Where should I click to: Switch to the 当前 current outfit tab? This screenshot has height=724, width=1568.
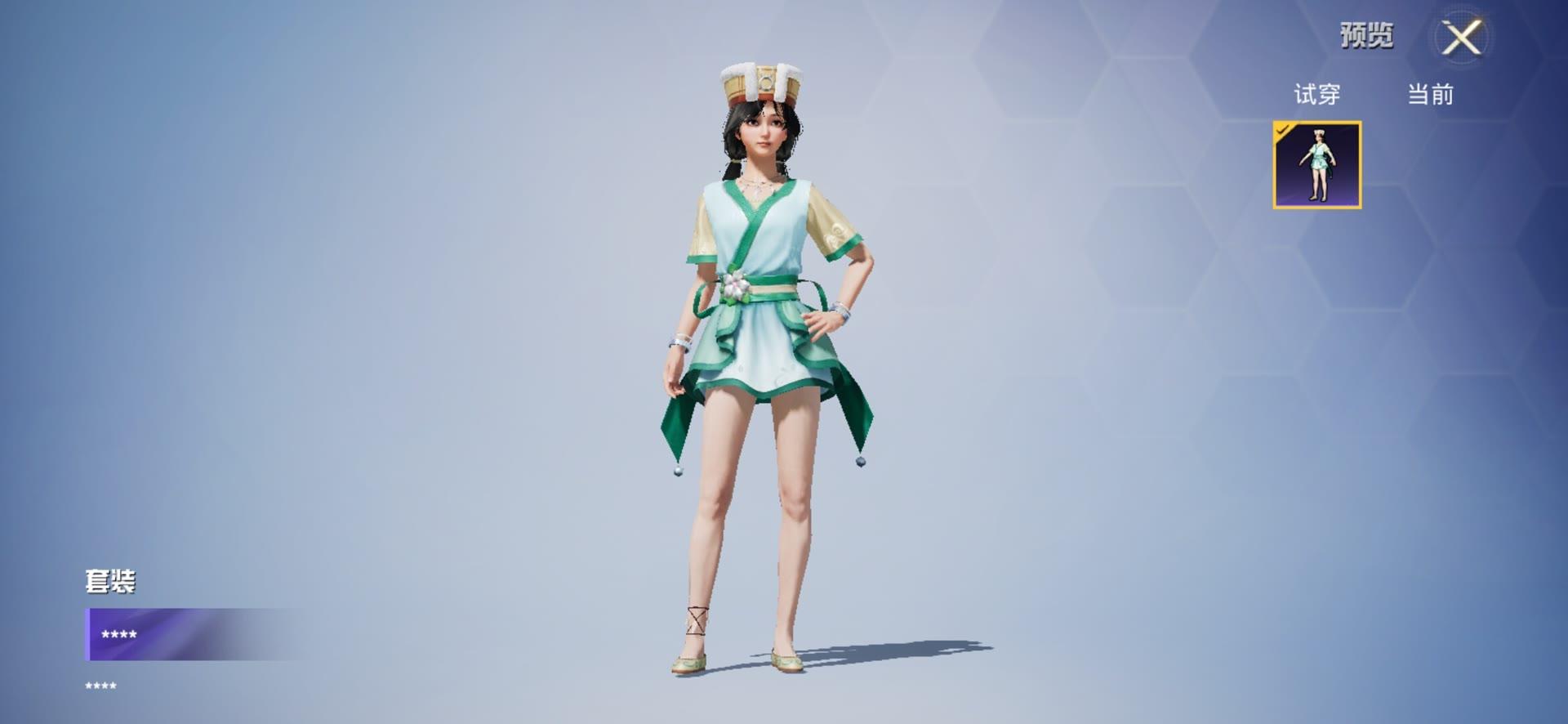1430,95
